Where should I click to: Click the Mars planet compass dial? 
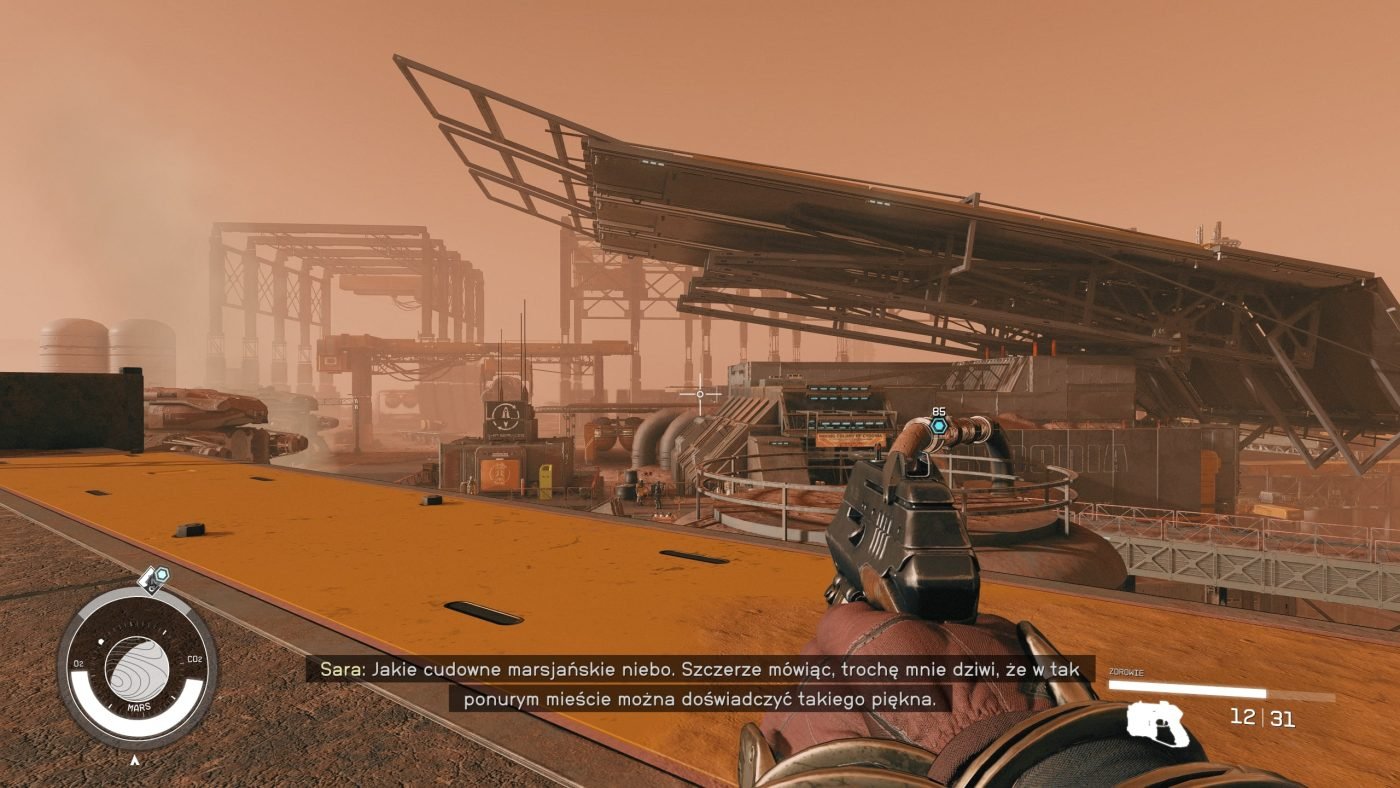(x=137, y=667)
